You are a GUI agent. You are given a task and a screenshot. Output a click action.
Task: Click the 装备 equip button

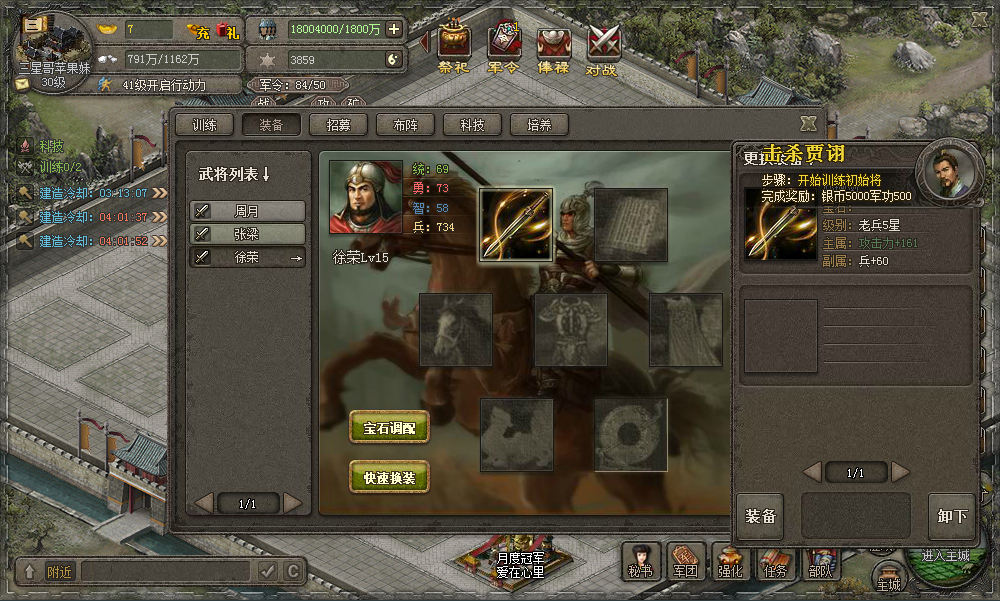(760, 517)
